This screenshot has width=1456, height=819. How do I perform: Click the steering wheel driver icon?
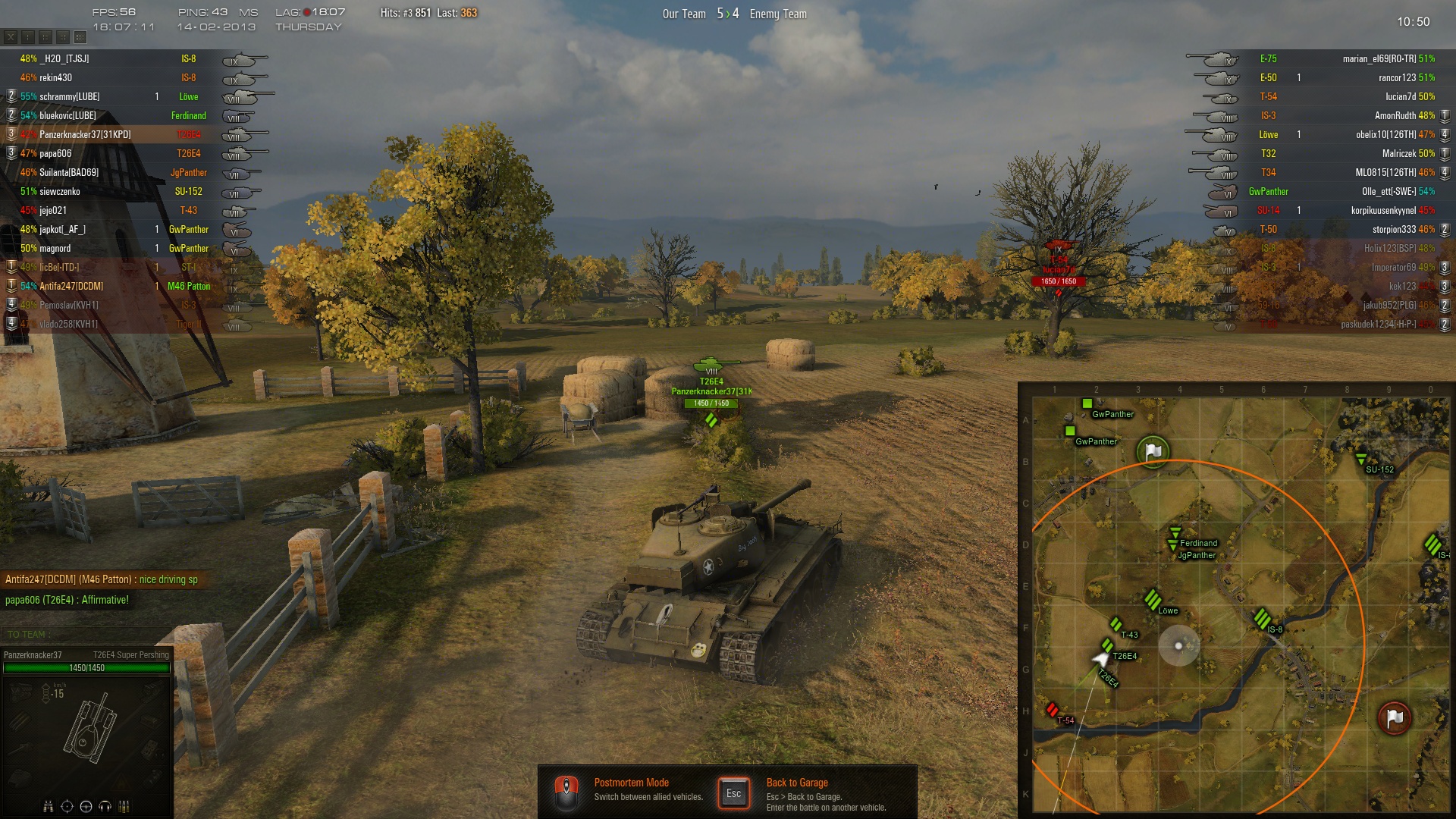tap(86, 806)
